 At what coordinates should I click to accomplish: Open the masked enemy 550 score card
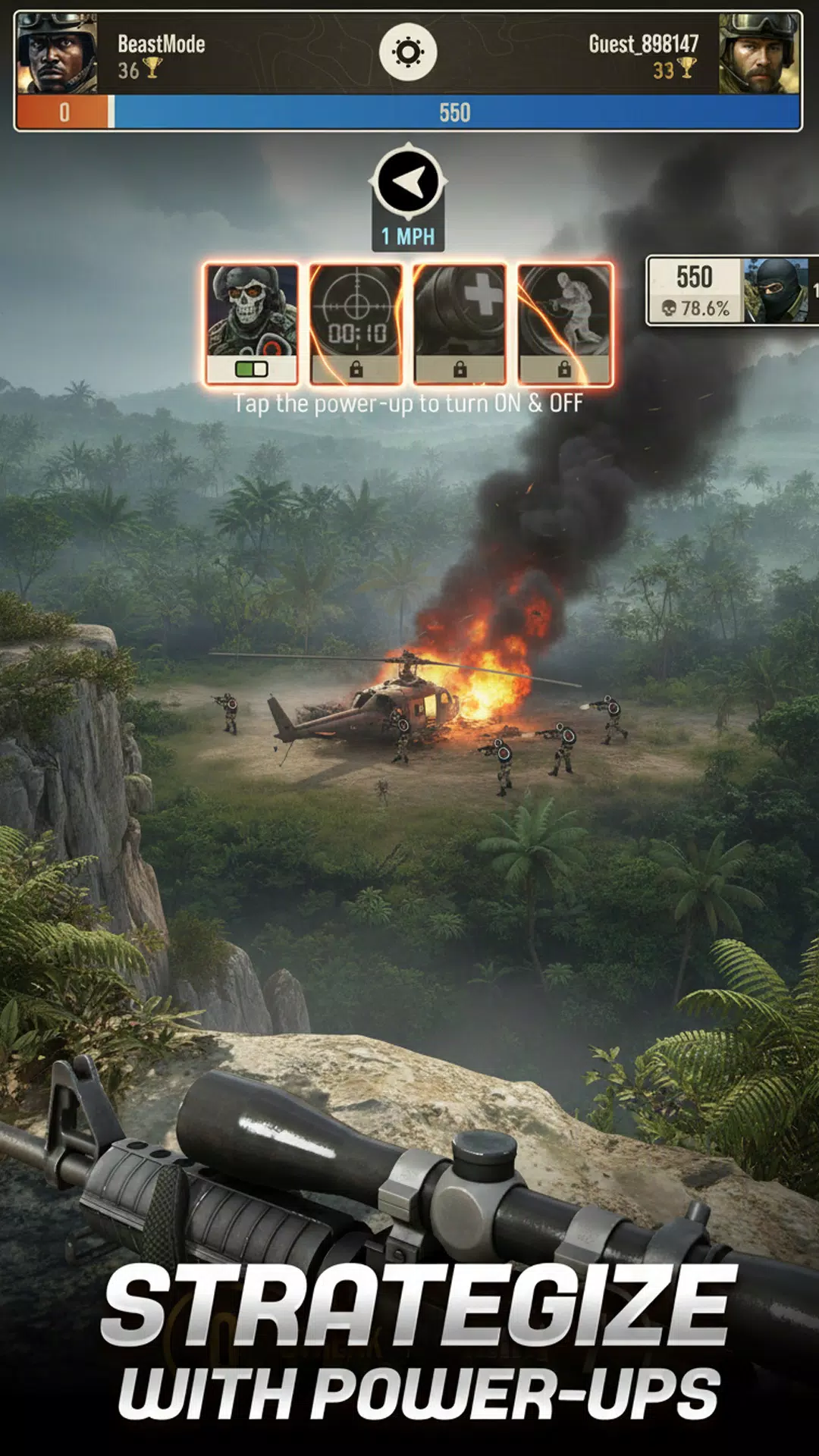point(731,291)
